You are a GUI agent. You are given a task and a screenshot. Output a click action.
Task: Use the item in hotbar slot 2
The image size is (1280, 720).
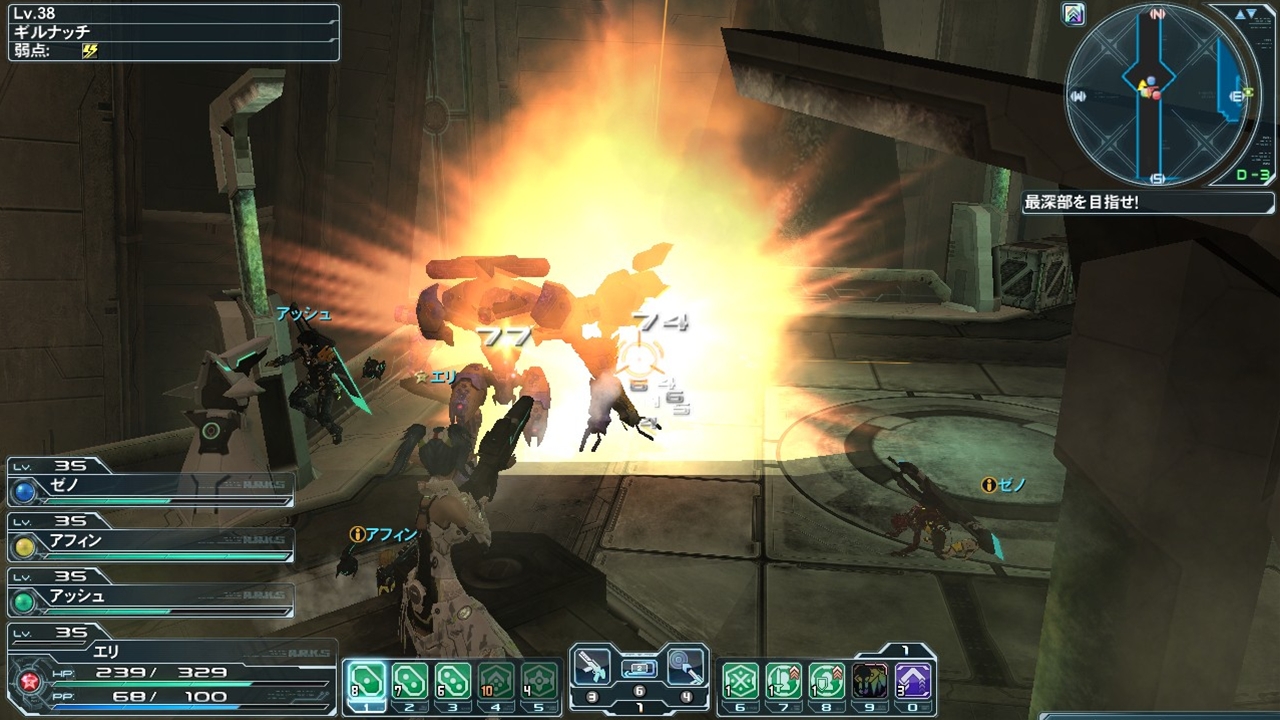(409, 682)
